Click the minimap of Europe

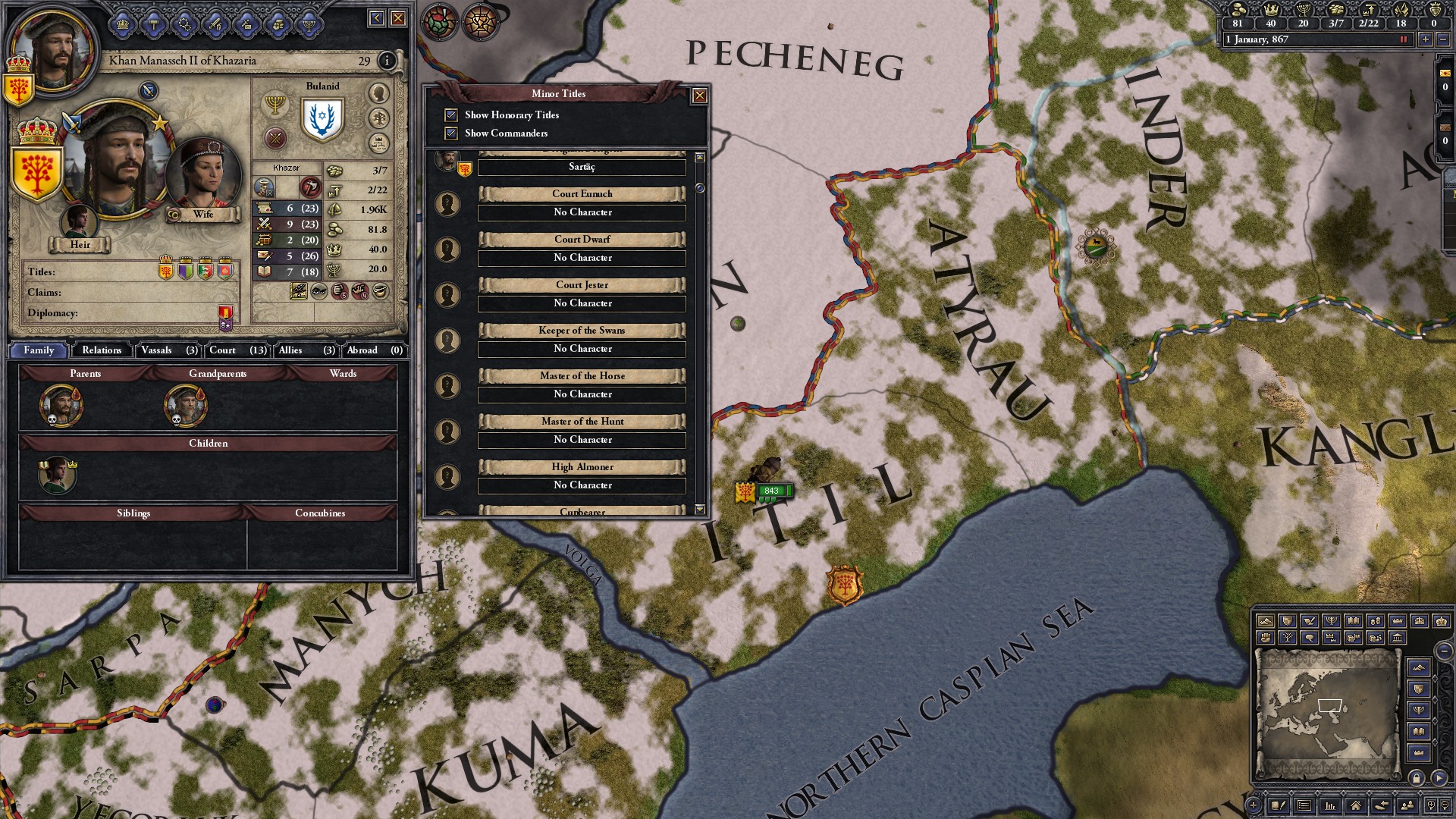point(1326,714)
